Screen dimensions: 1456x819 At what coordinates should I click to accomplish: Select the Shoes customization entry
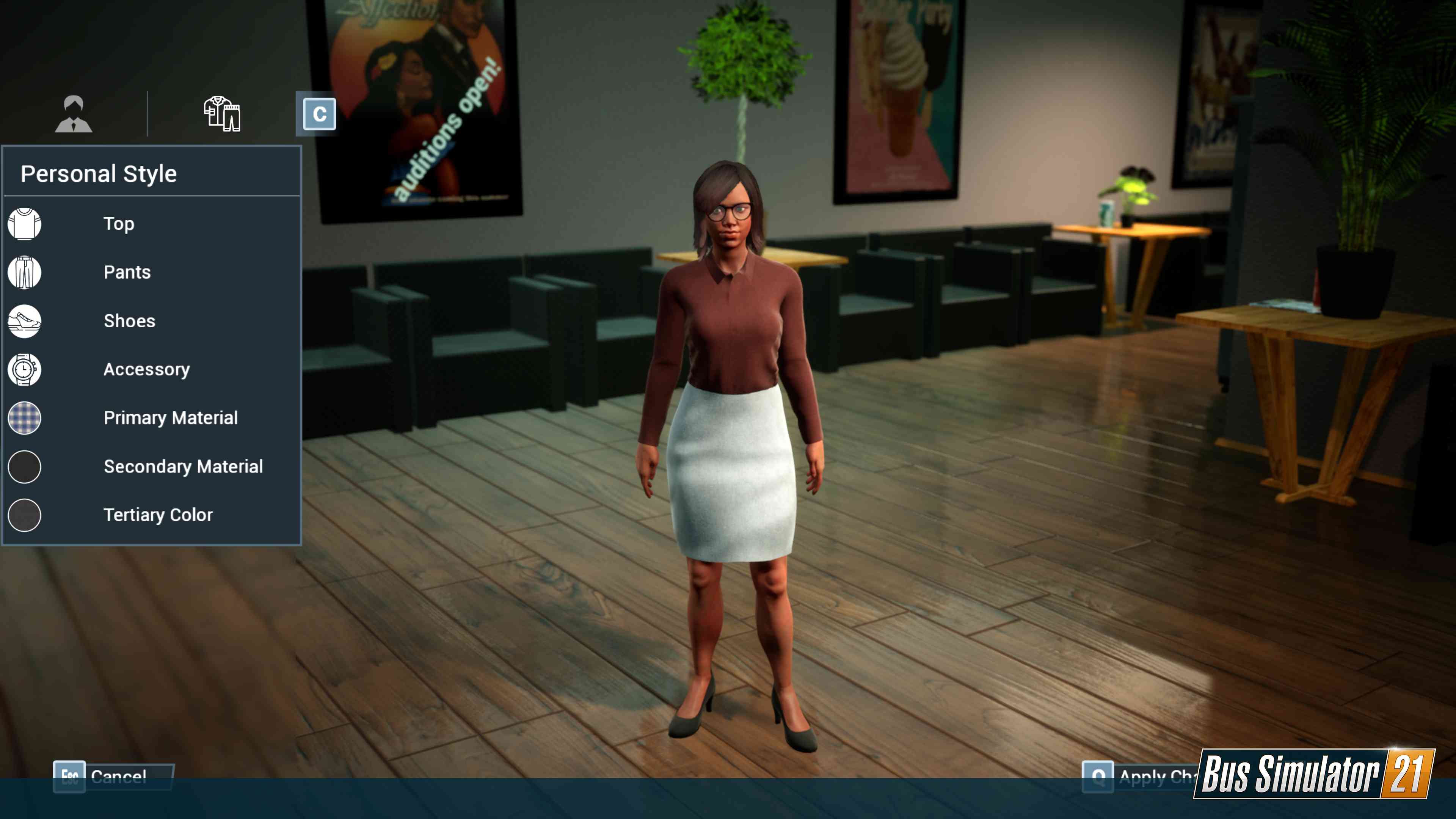129,321
